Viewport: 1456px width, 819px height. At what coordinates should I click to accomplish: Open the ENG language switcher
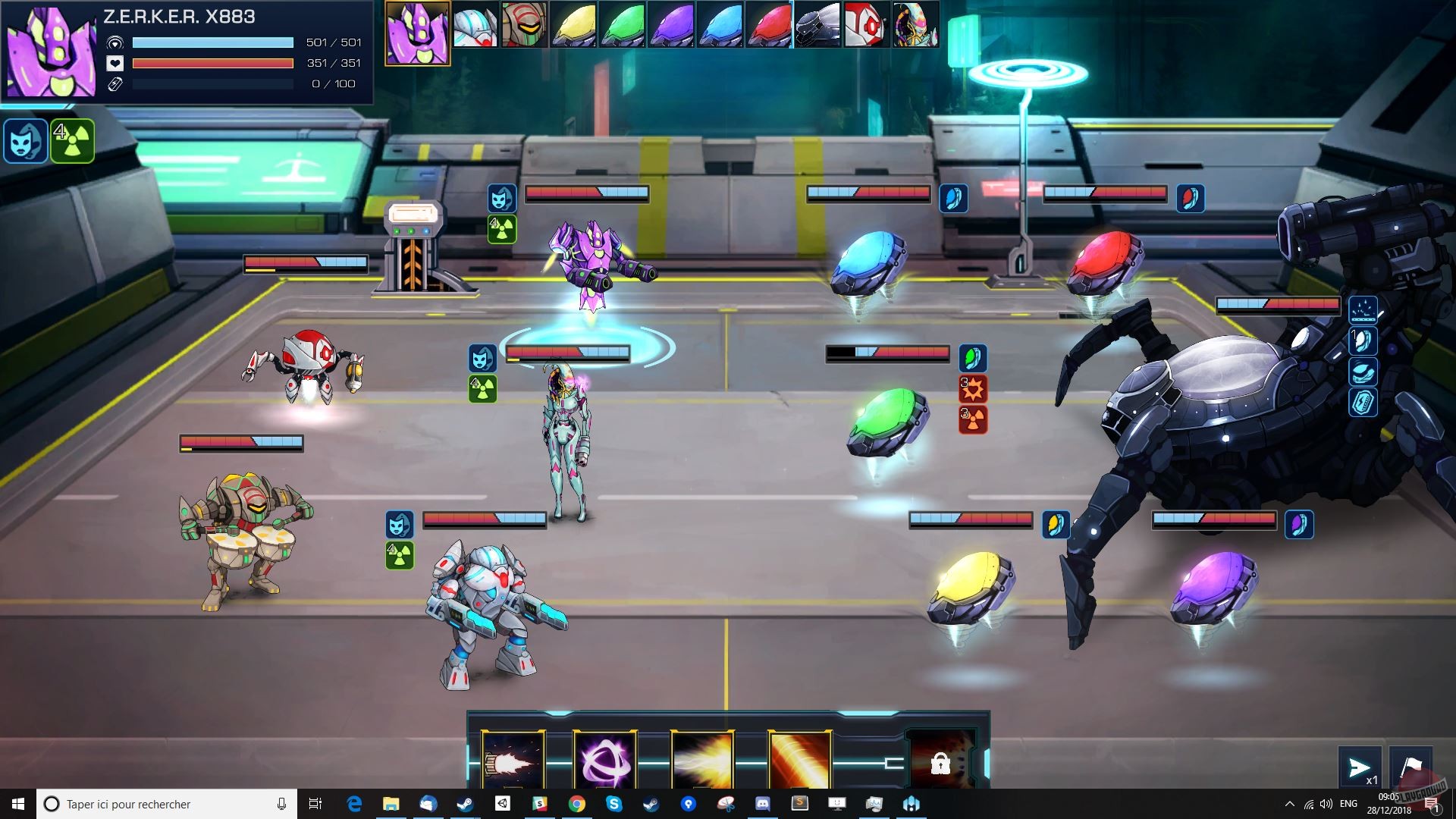click(1348, 804)
